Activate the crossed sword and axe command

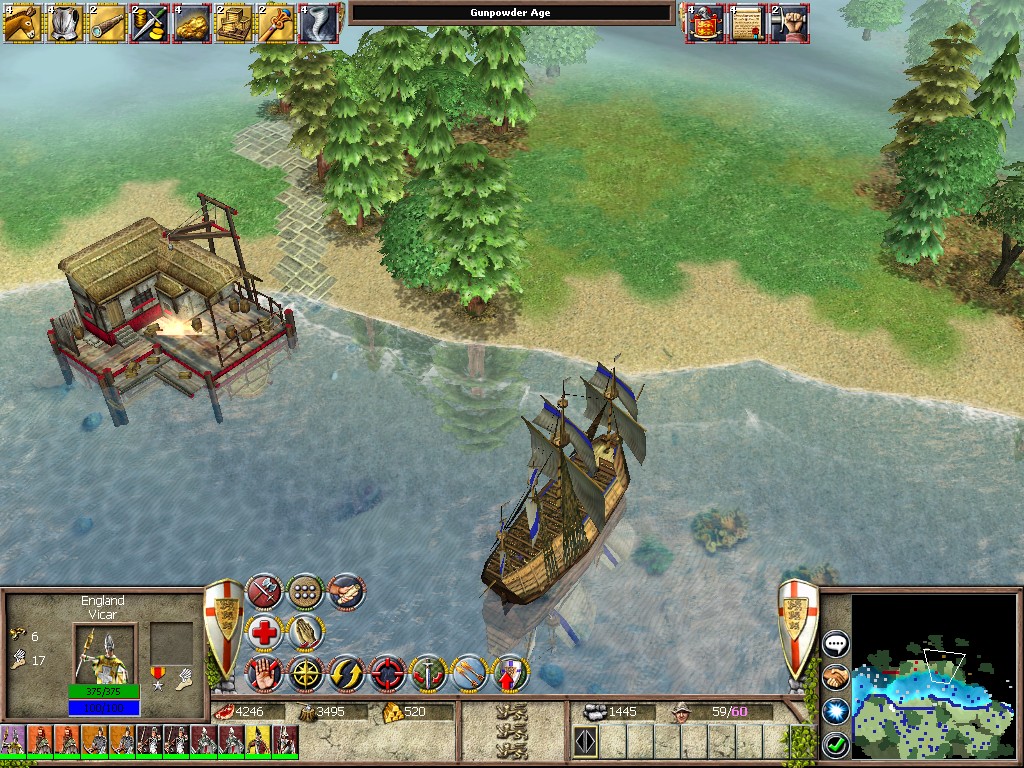[x=264, y=592]
